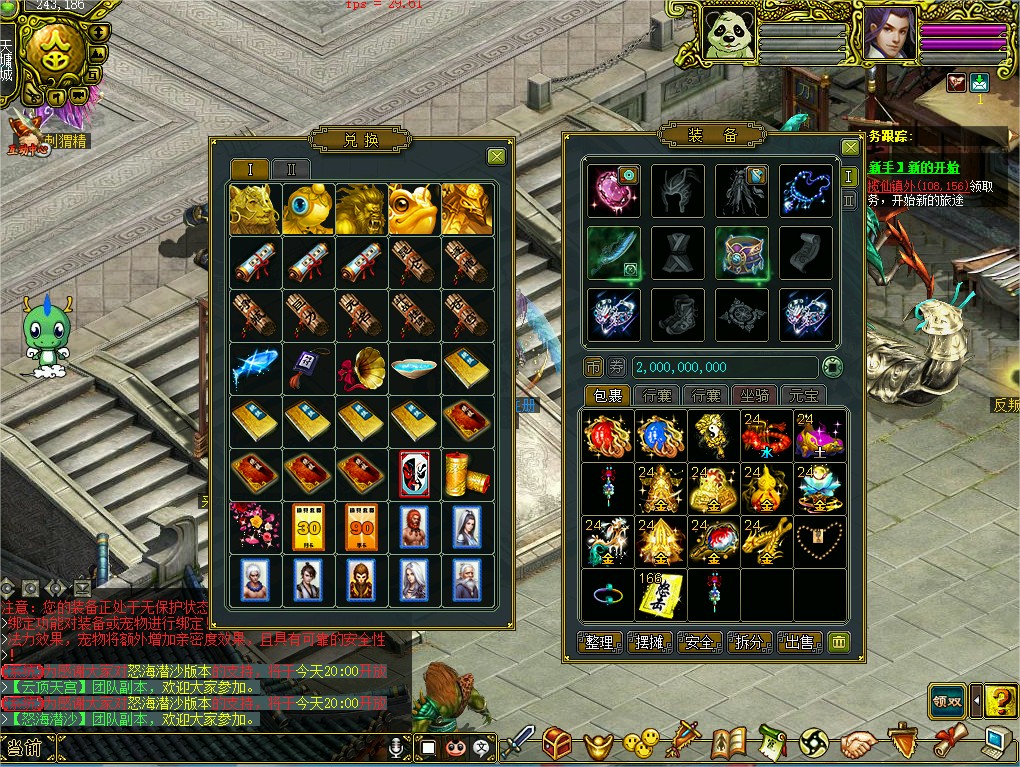Choose the opera mask card item
Viewport: 1020px width, 767px height.
[x=414, y=472]
